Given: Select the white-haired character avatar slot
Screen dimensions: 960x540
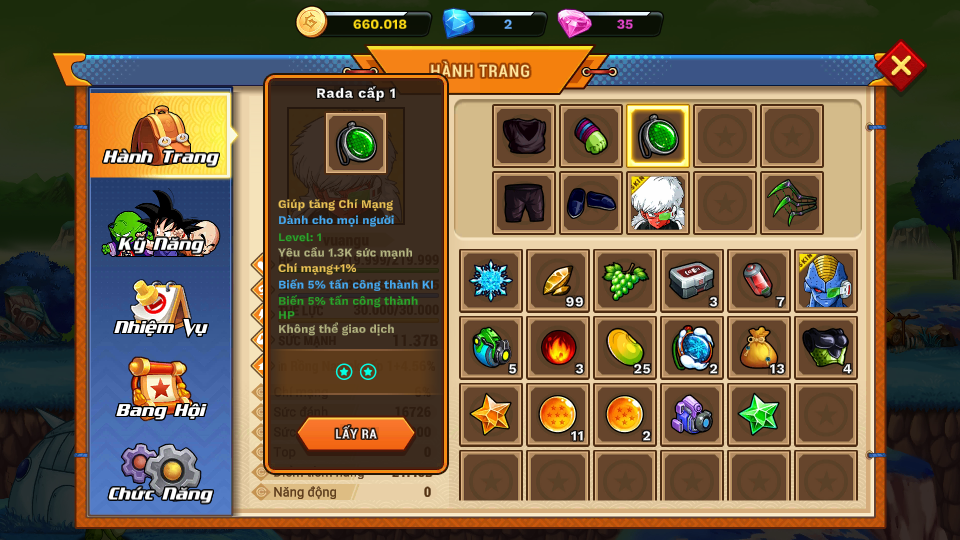Looking at the screenshot, I should tap(657, 203).
